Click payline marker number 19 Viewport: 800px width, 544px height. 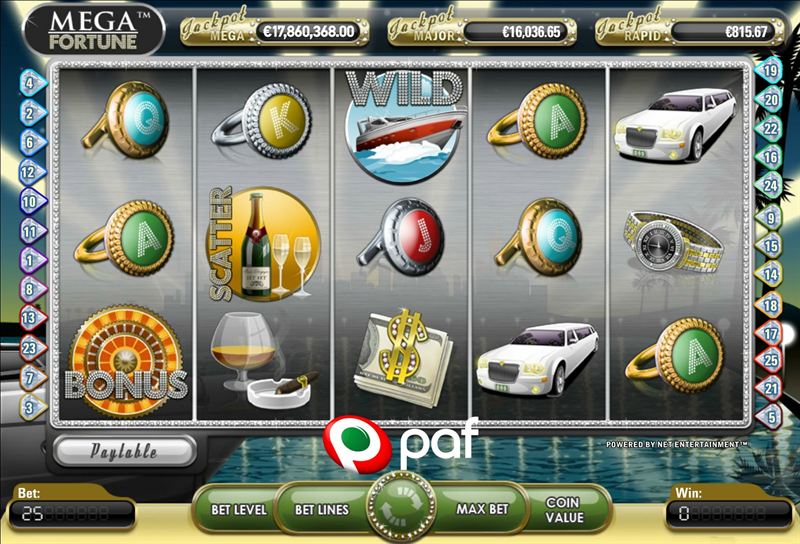[x=771, y=70]
